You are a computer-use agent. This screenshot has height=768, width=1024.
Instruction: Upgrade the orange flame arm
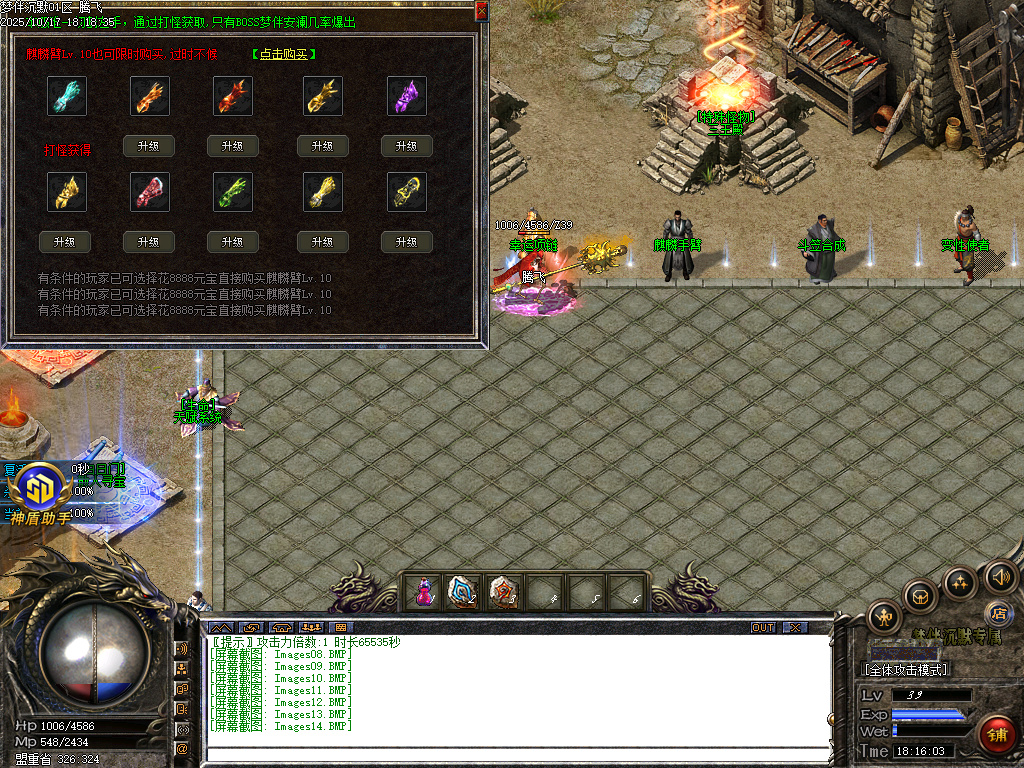click(x=149, y=146)
